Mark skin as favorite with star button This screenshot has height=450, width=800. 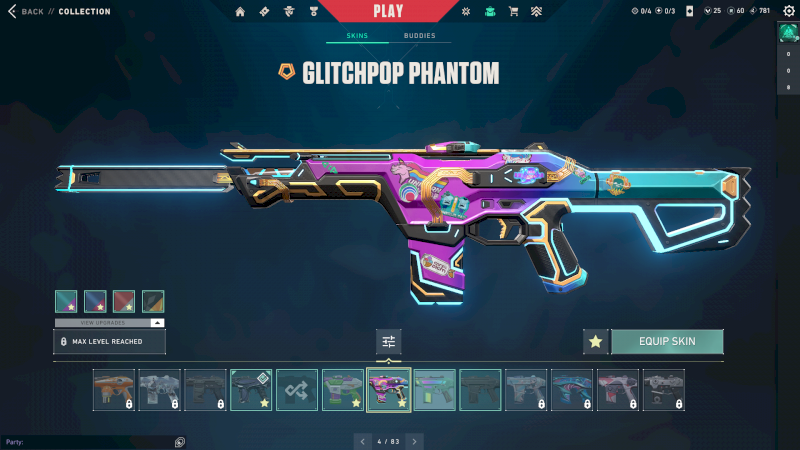click(596, 342)
